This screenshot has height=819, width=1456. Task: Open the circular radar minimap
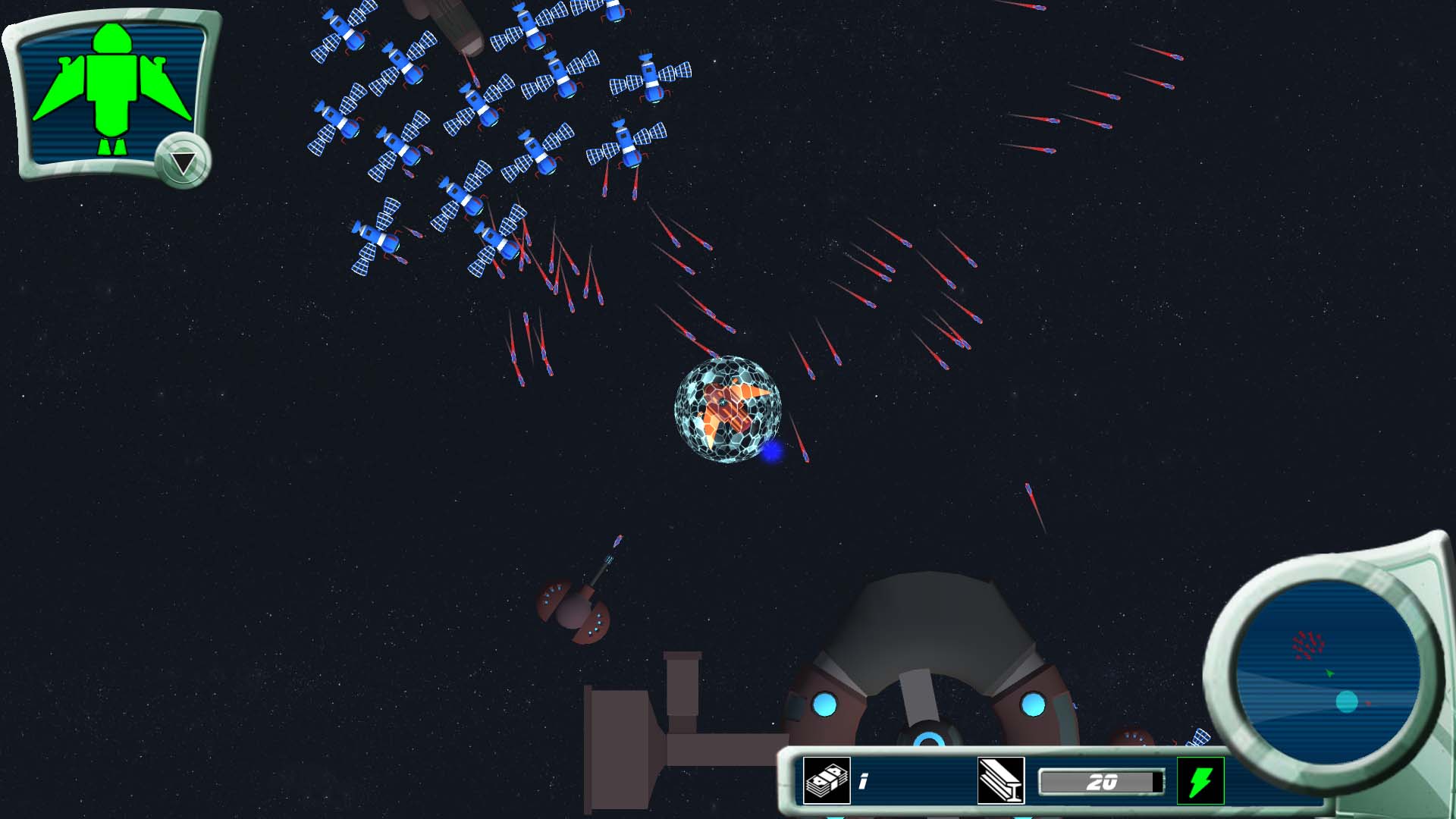pos(1327,673)
